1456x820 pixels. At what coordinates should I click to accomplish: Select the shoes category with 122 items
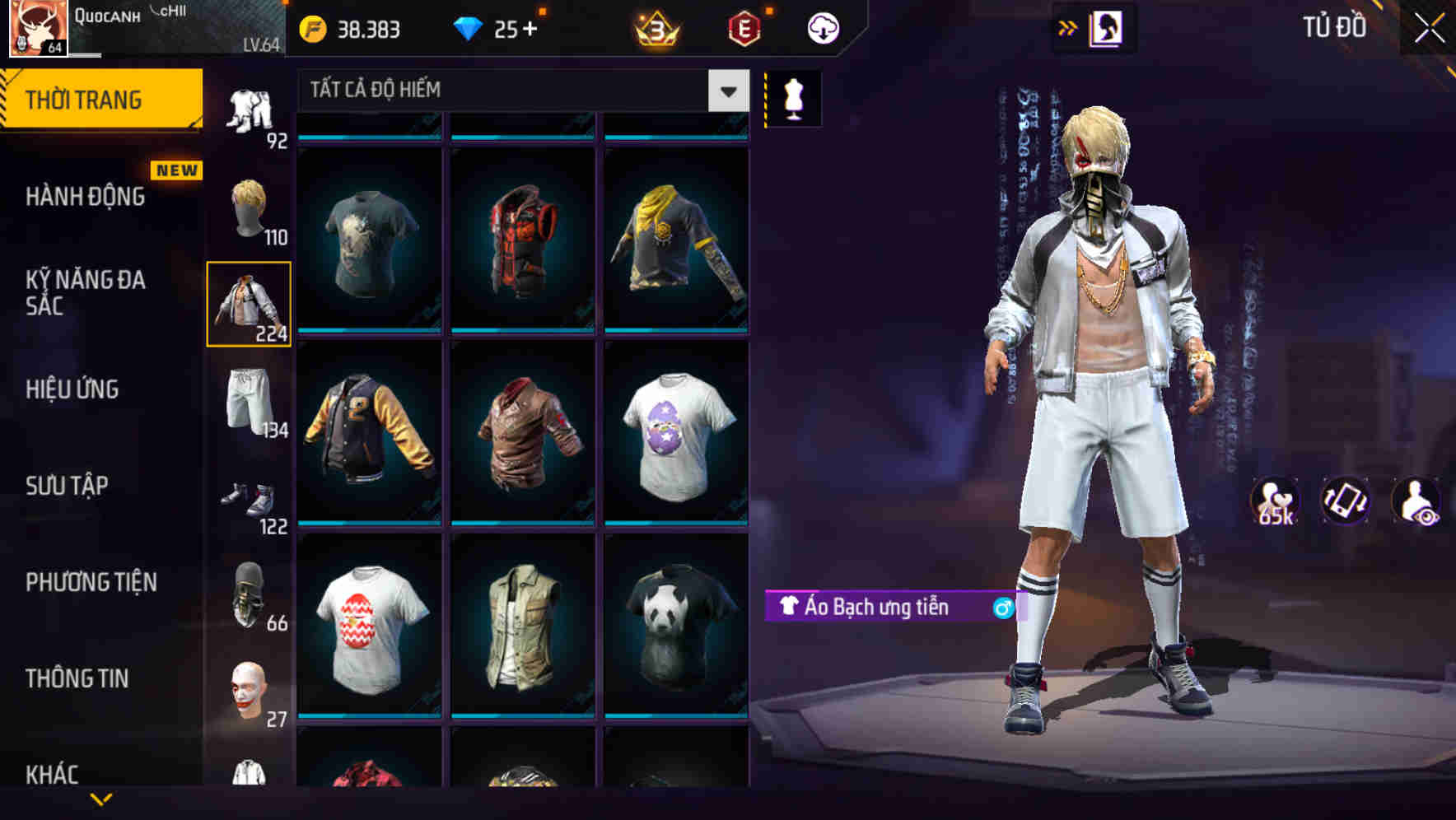pyautogui.click(x=248, y=498)
